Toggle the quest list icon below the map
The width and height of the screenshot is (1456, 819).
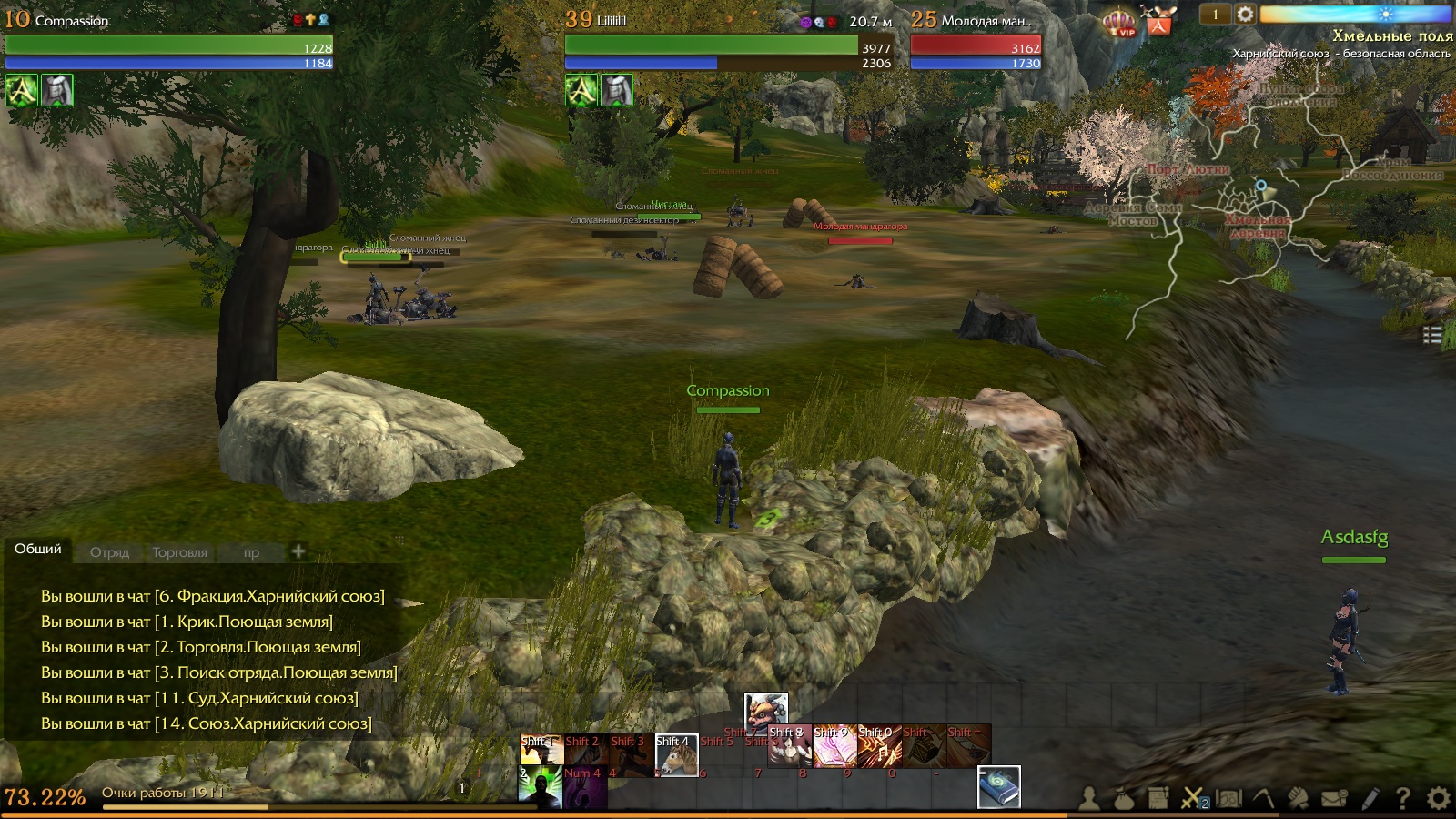(x=1432, y=335)
